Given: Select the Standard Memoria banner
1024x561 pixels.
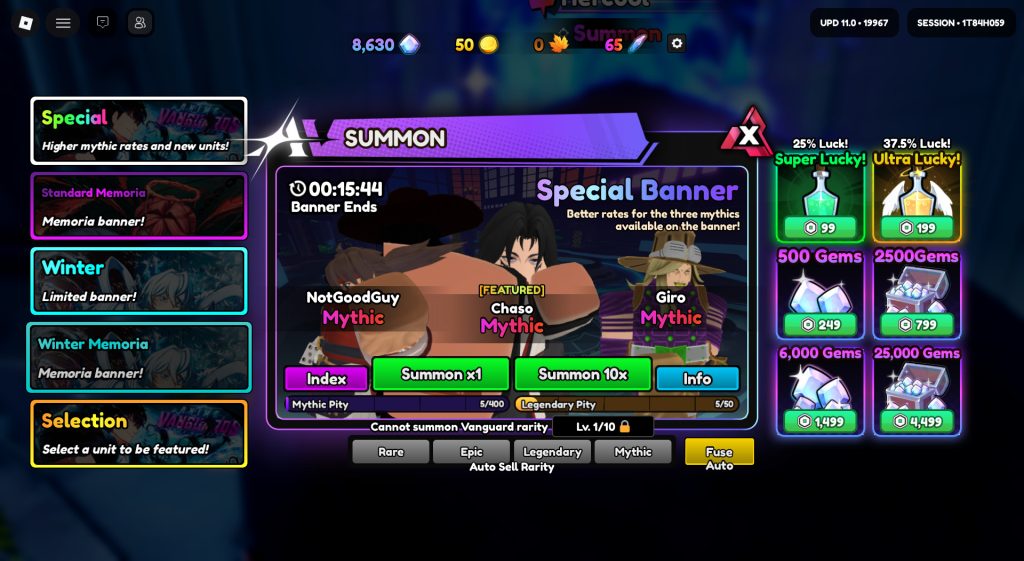Looking at the screenshot, I should coord(138,206).
